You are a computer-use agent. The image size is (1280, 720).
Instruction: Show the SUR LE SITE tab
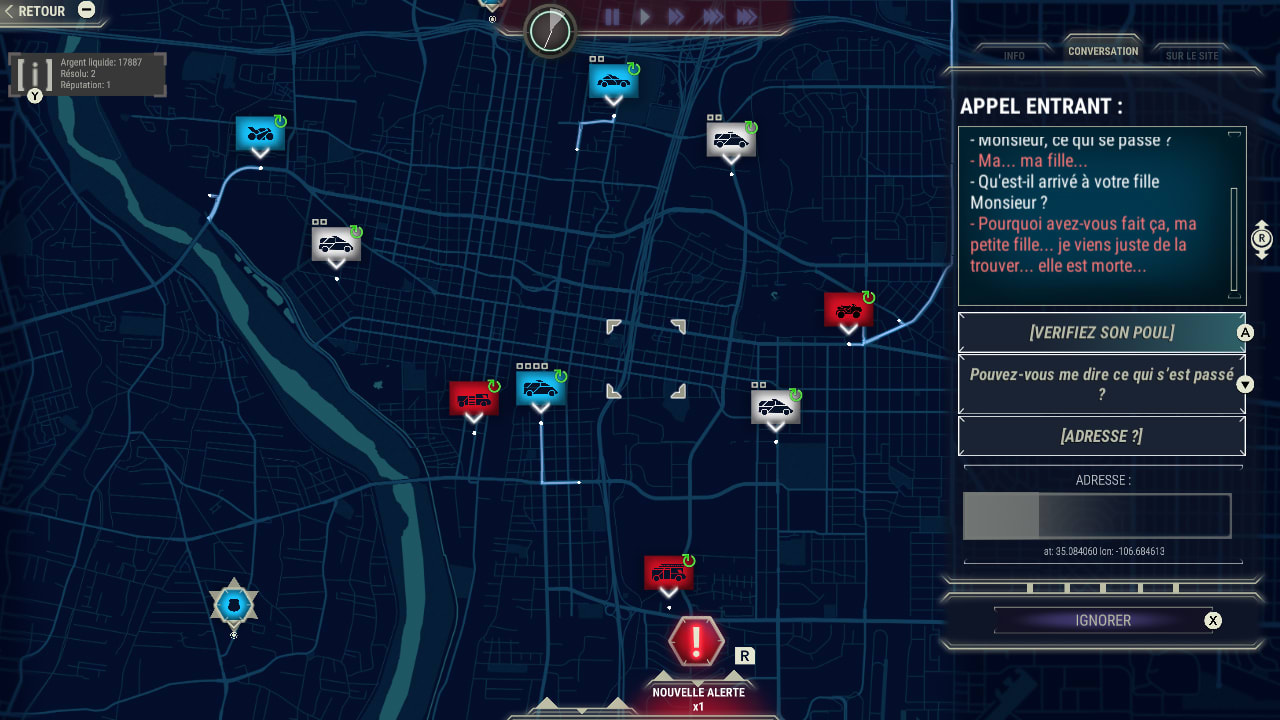coord(1192,56)
